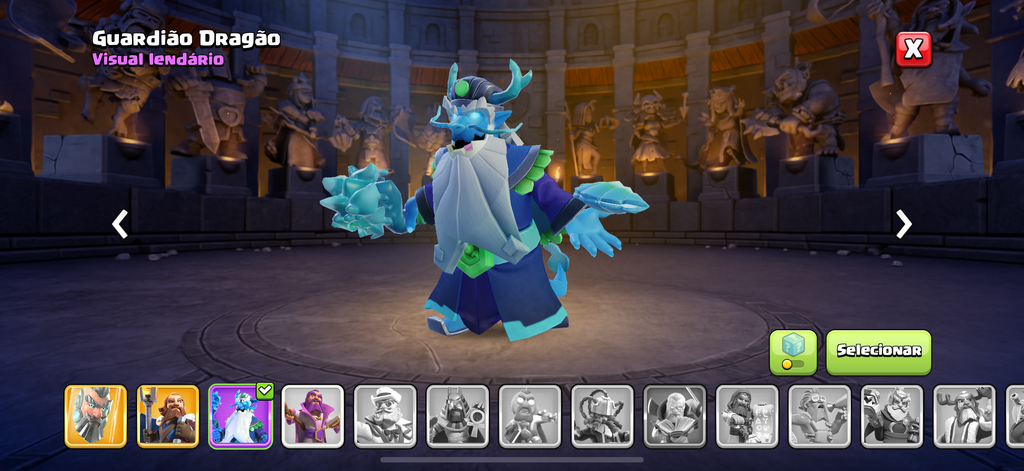1024x471 pixels.
Task: Go to the next skin with right arrow
Action: point(904,224)
